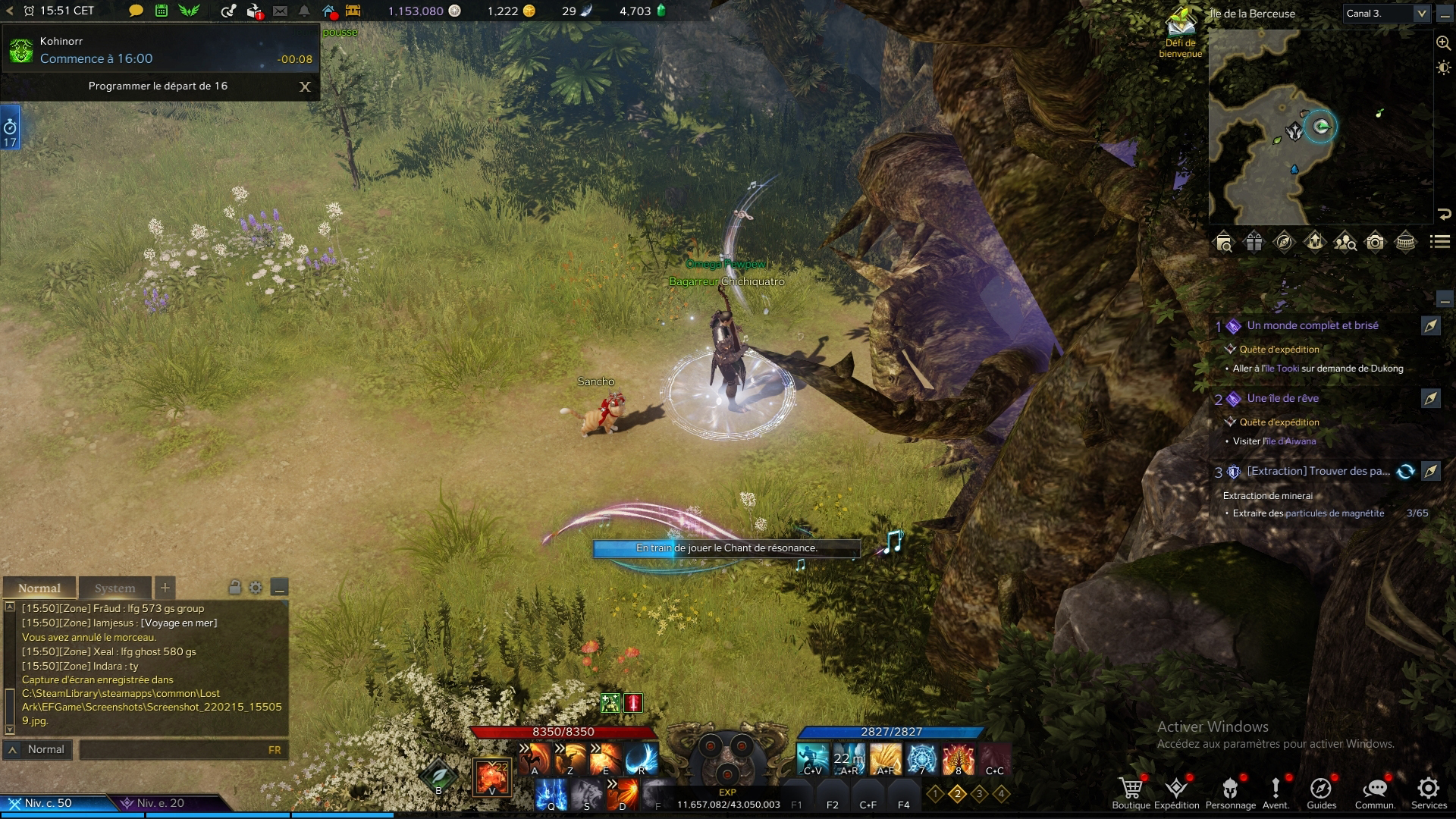The image size is (1456, 819).
Task: Collapse the top bar with the left arrow
Action: click(8, 12)
